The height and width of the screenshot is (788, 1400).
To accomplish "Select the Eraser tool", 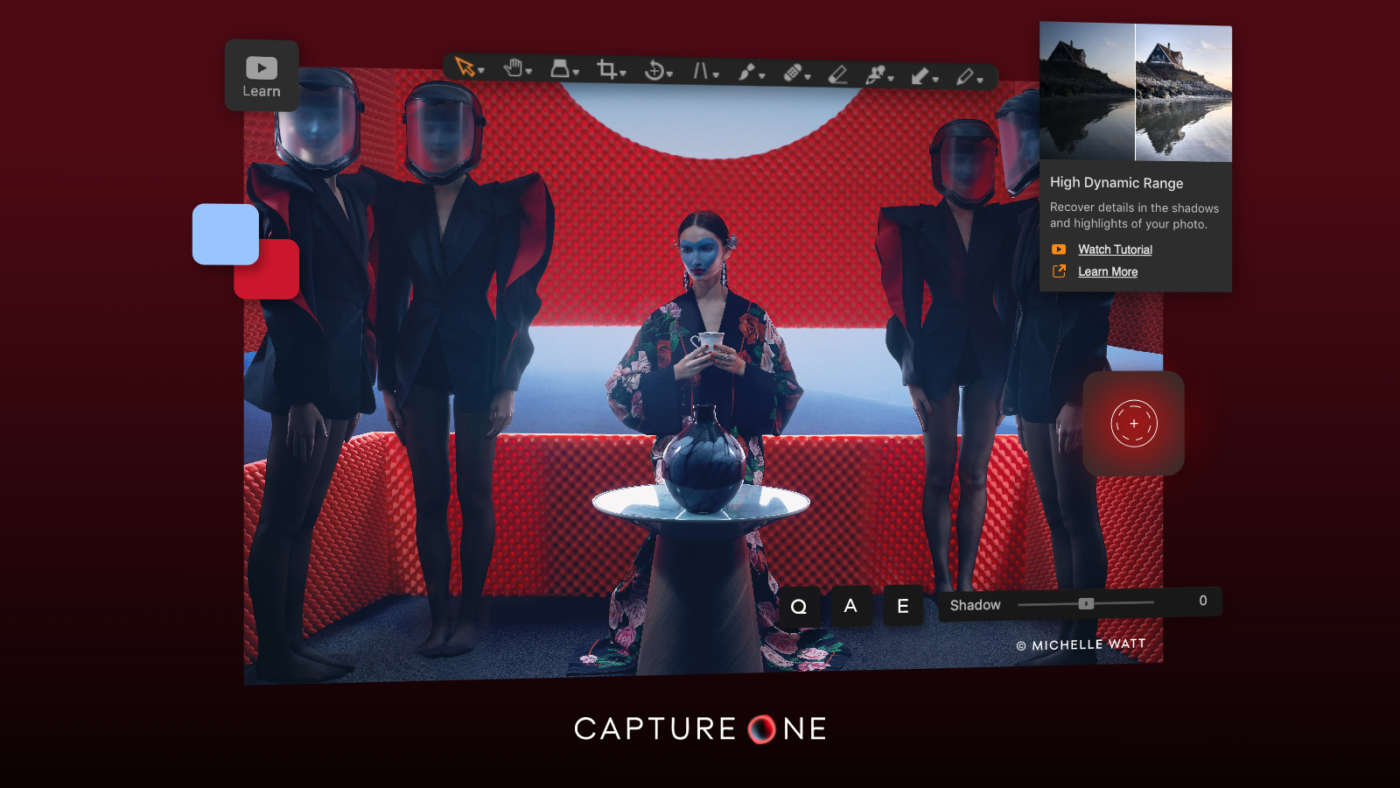I will coord(840,72).
